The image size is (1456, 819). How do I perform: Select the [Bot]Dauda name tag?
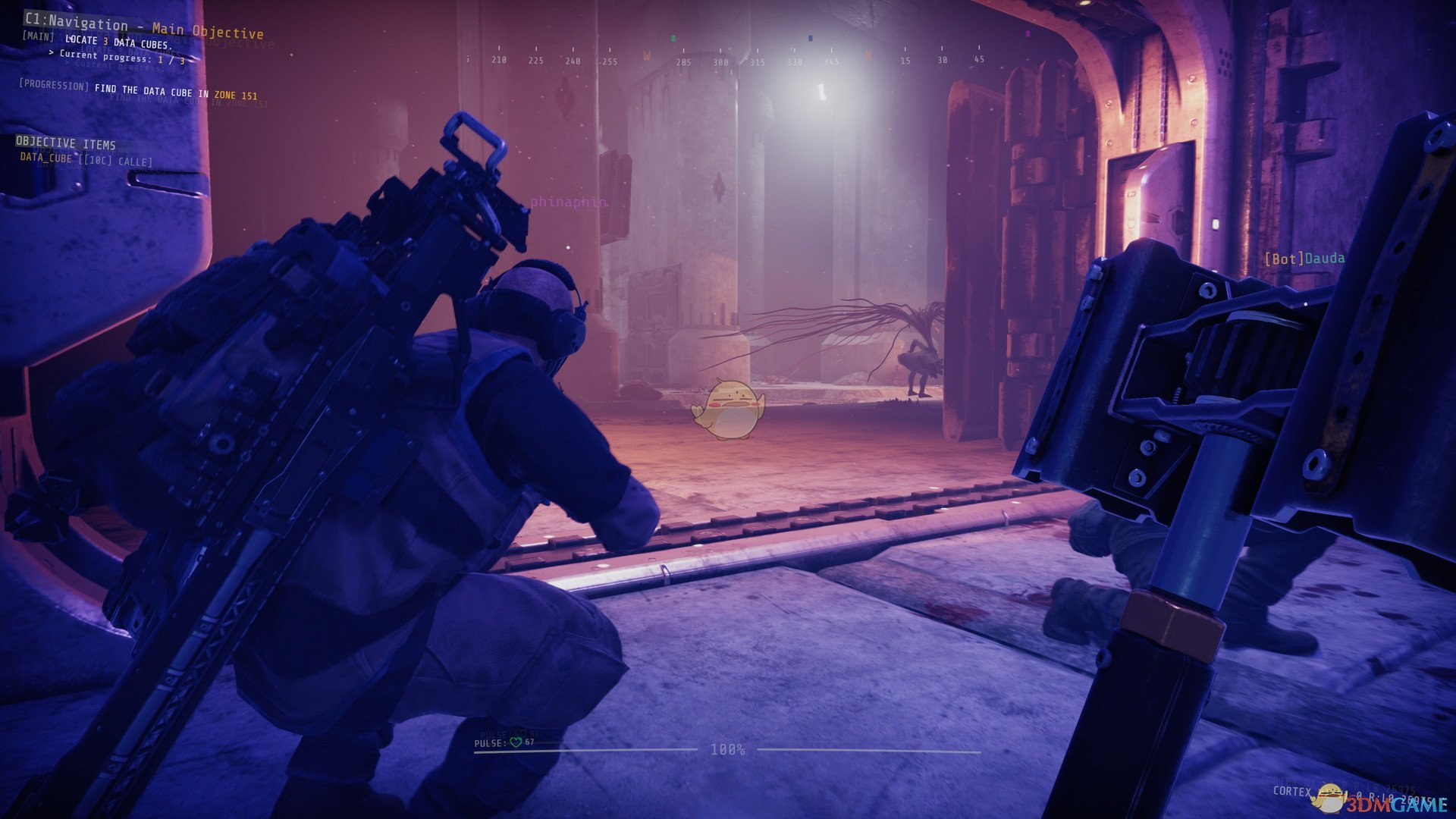(1304, 259)
